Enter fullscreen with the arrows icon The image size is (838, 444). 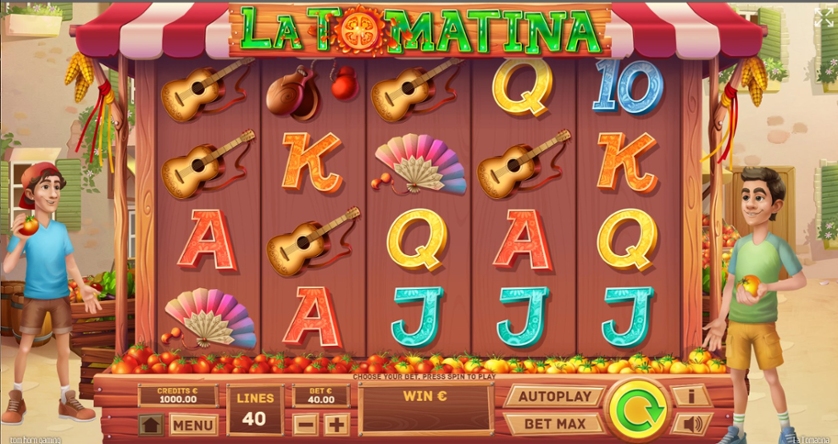tap(822, 19)
